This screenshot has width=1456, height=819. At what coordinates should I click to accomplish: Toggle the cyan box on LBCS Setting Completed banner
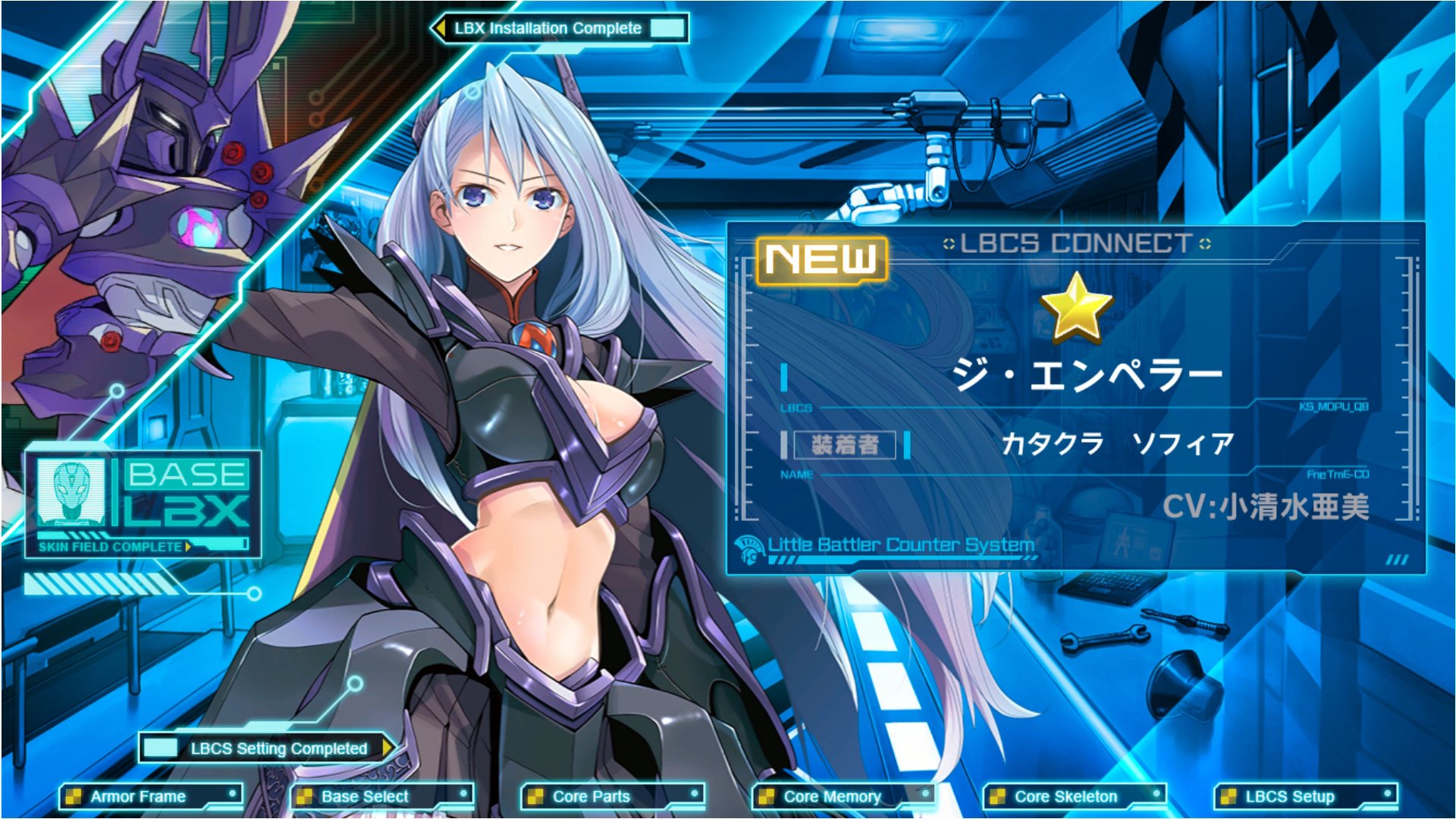tap(159, 747)
